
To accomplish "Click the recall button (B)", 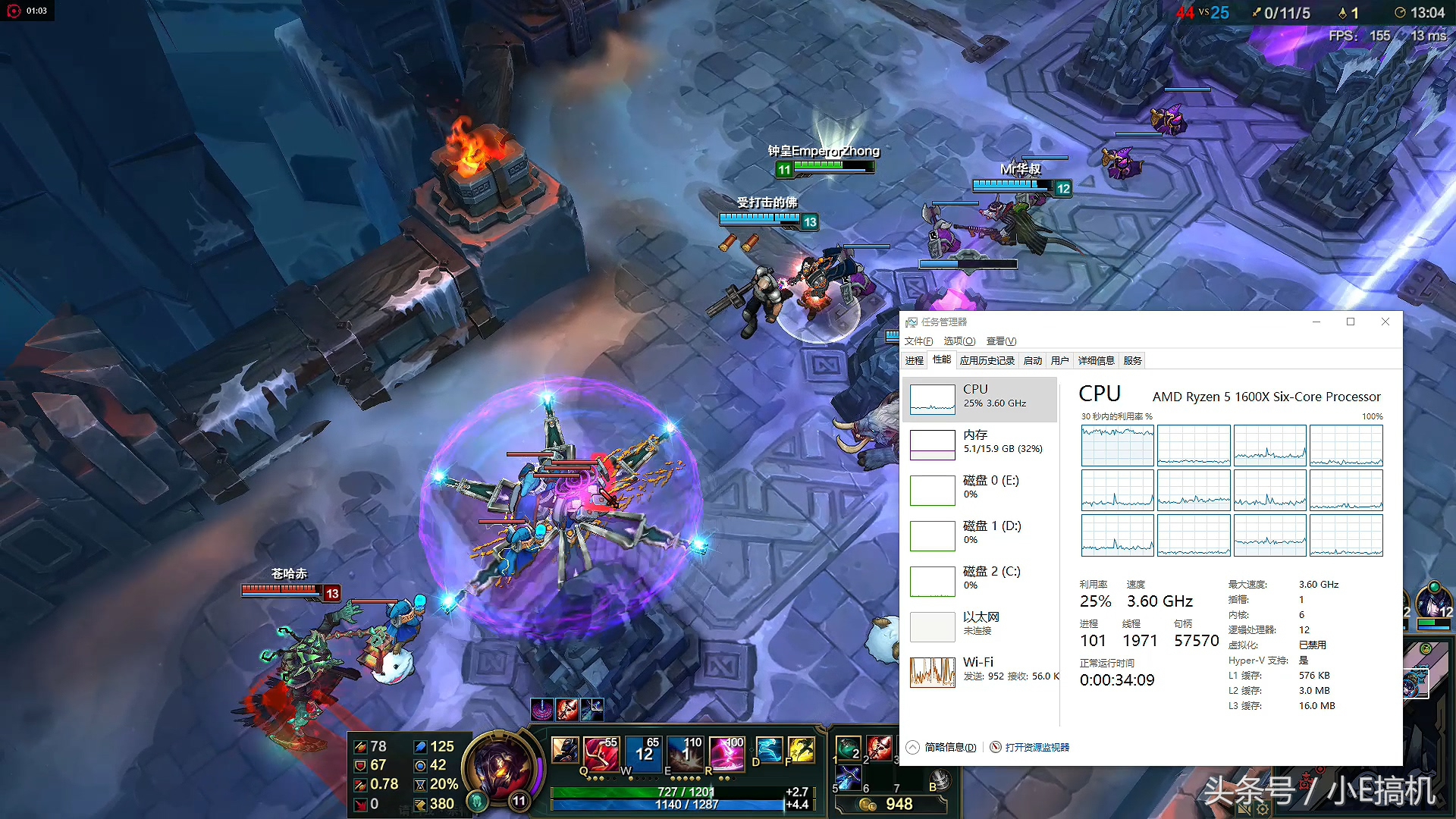I will pyautogui.click(x=940, y=780).
